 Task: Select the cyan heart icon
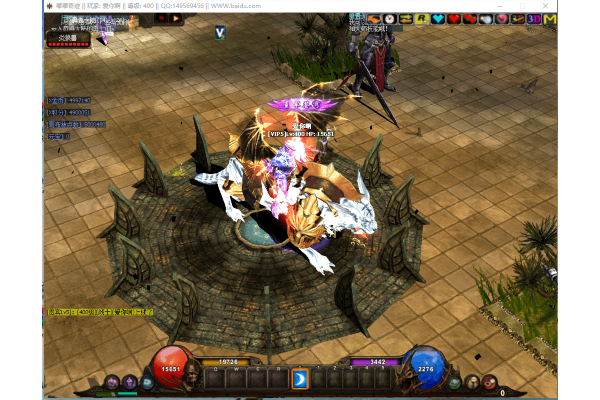point(437,19)
